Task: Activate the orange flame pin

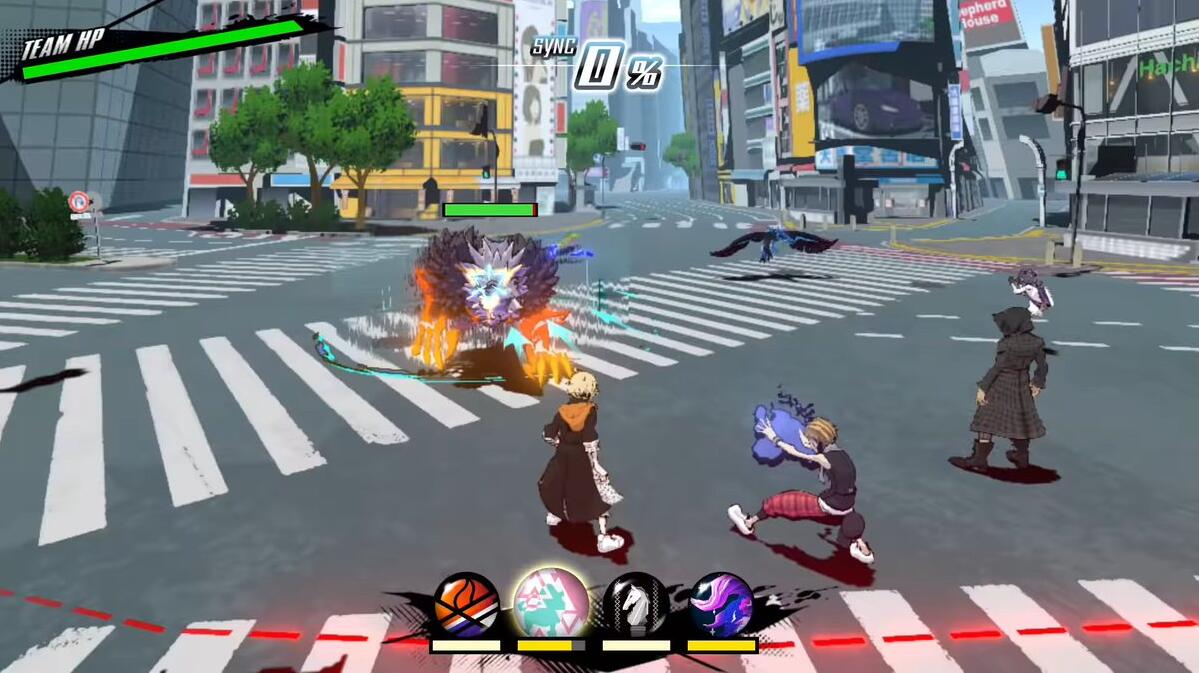Action: pos(466,604)
